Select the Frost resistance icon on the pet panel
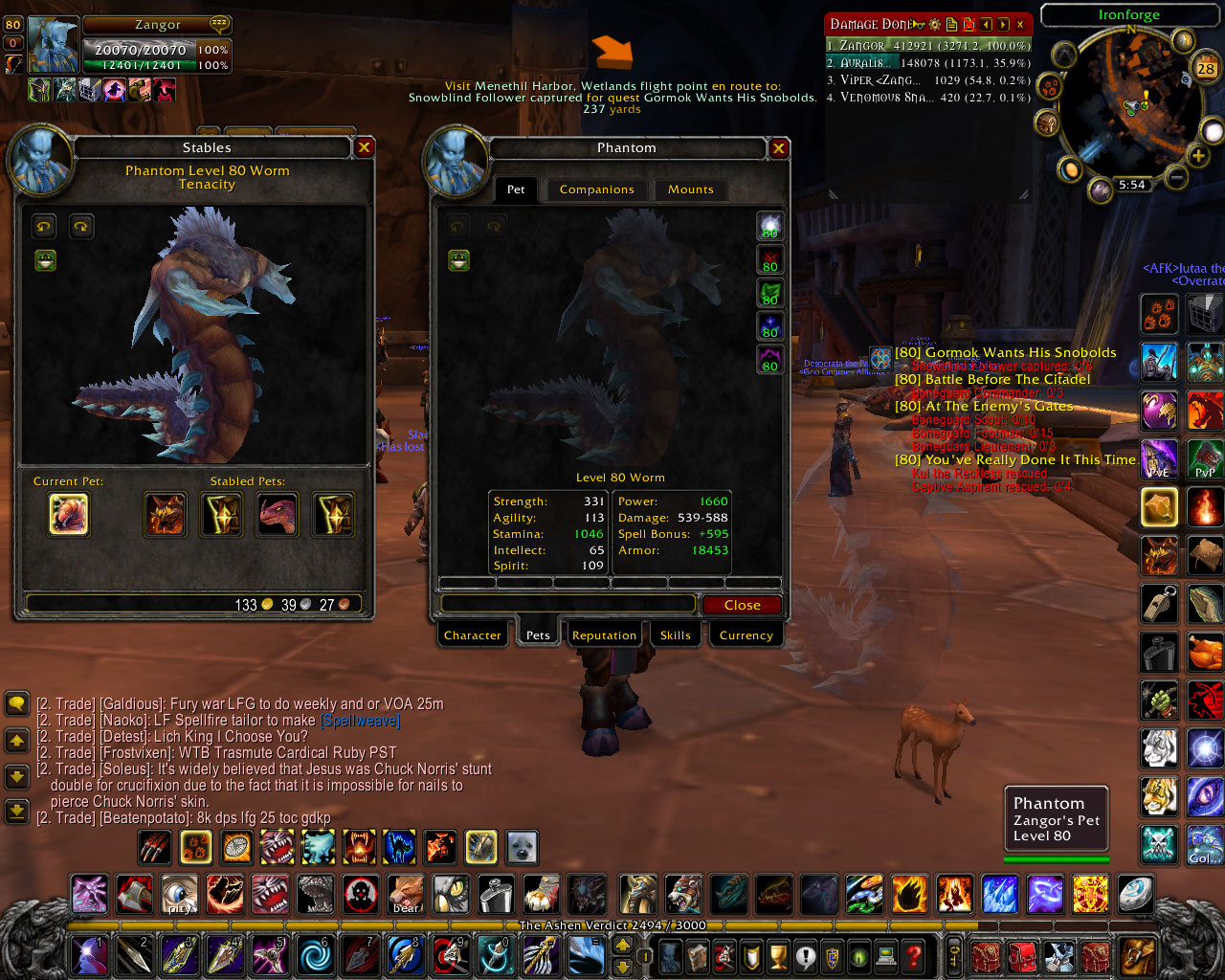 click(770, 326)
